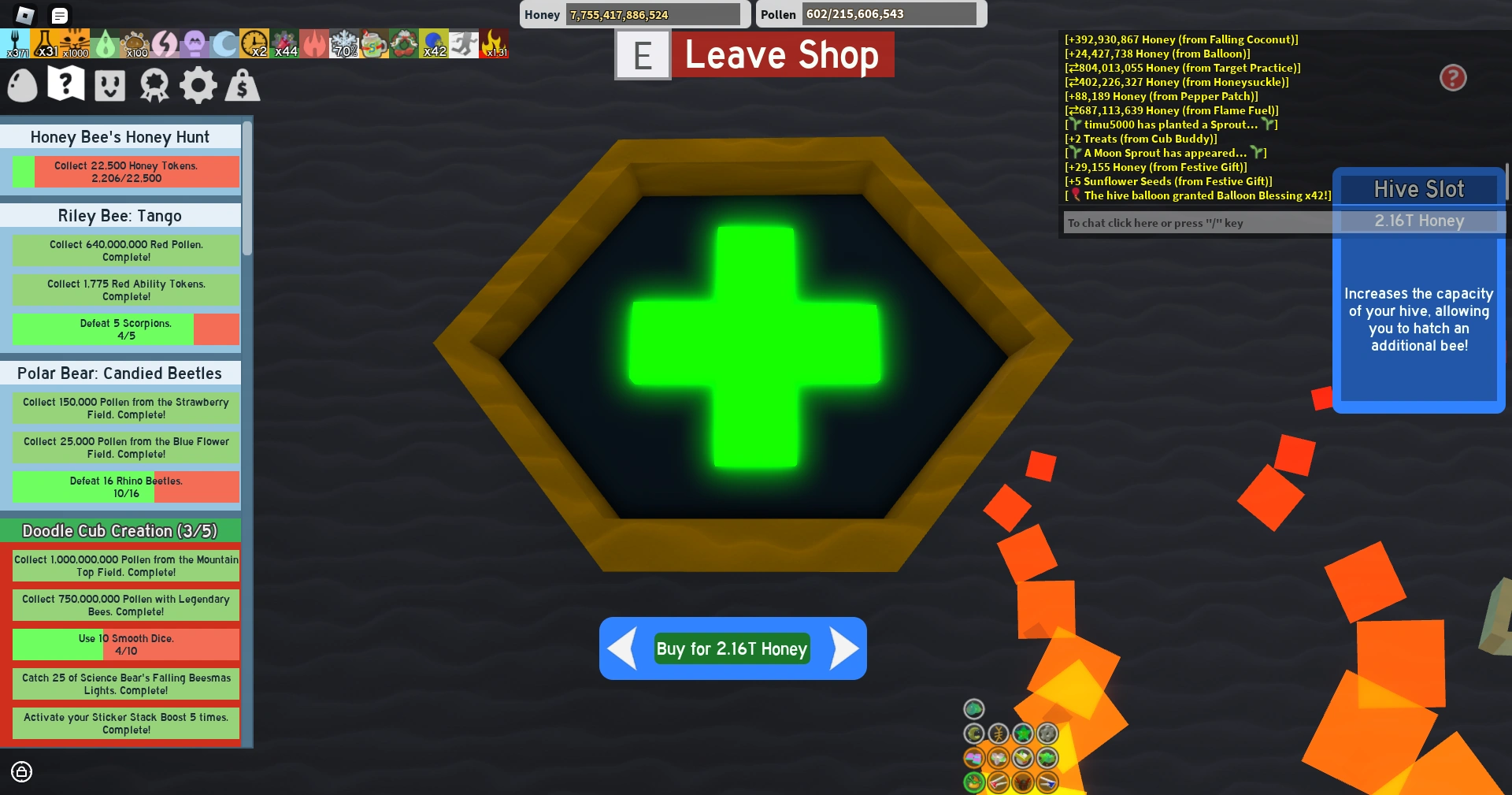The height and width of the screenshot is (795, 1512).
Task: Use the gear token in hotbar
Action: [1047, 734]
